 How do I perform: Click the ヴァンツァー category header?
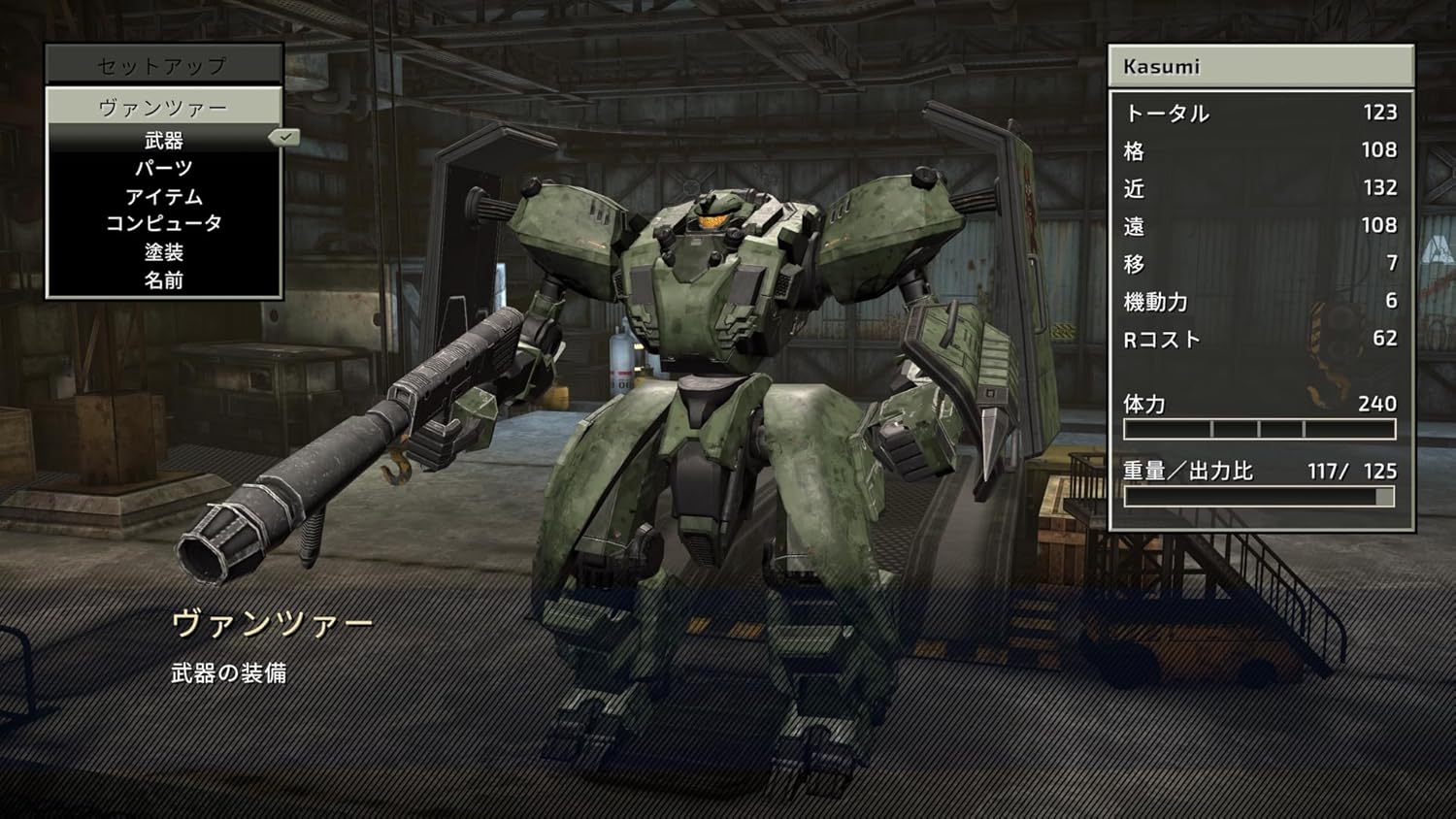[x=164, y=107]
